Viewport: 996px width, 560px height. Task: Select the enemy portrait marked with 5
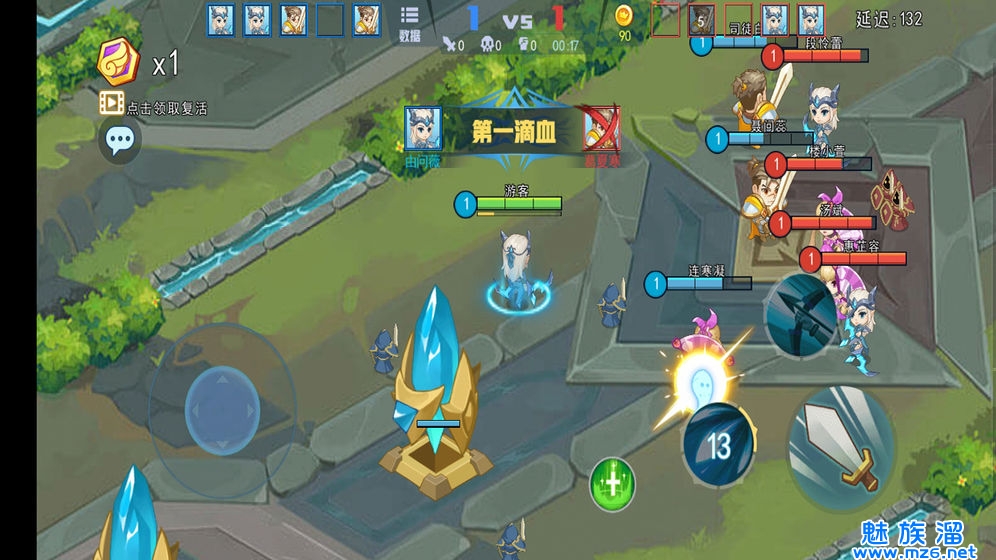tap(702, 20)
